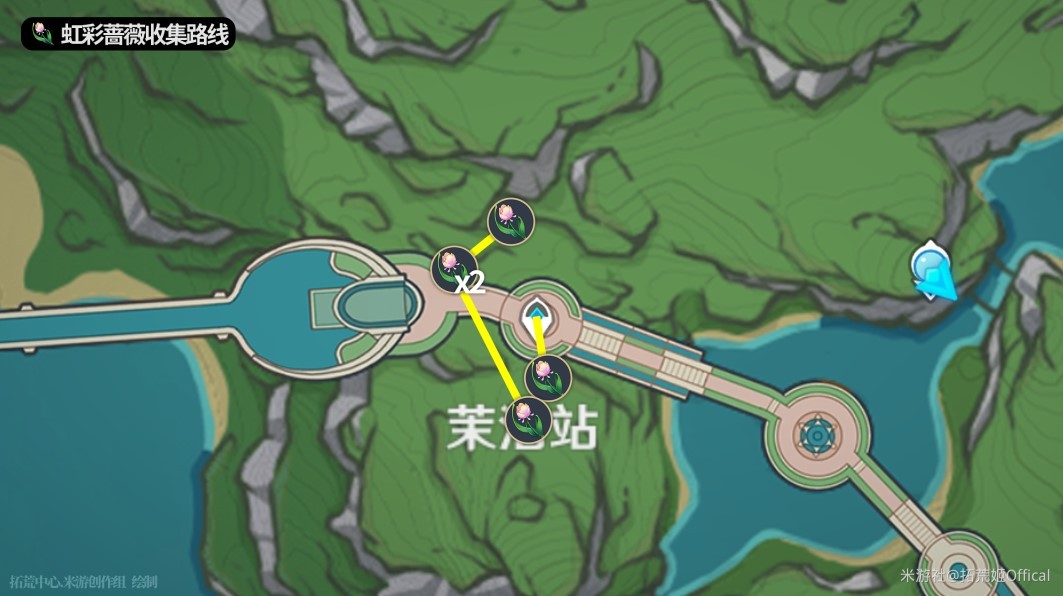Select the Rainbow Rose marker directly below the station waypoint
This screenshot has width=1063, height=596.
click(549, 377)
